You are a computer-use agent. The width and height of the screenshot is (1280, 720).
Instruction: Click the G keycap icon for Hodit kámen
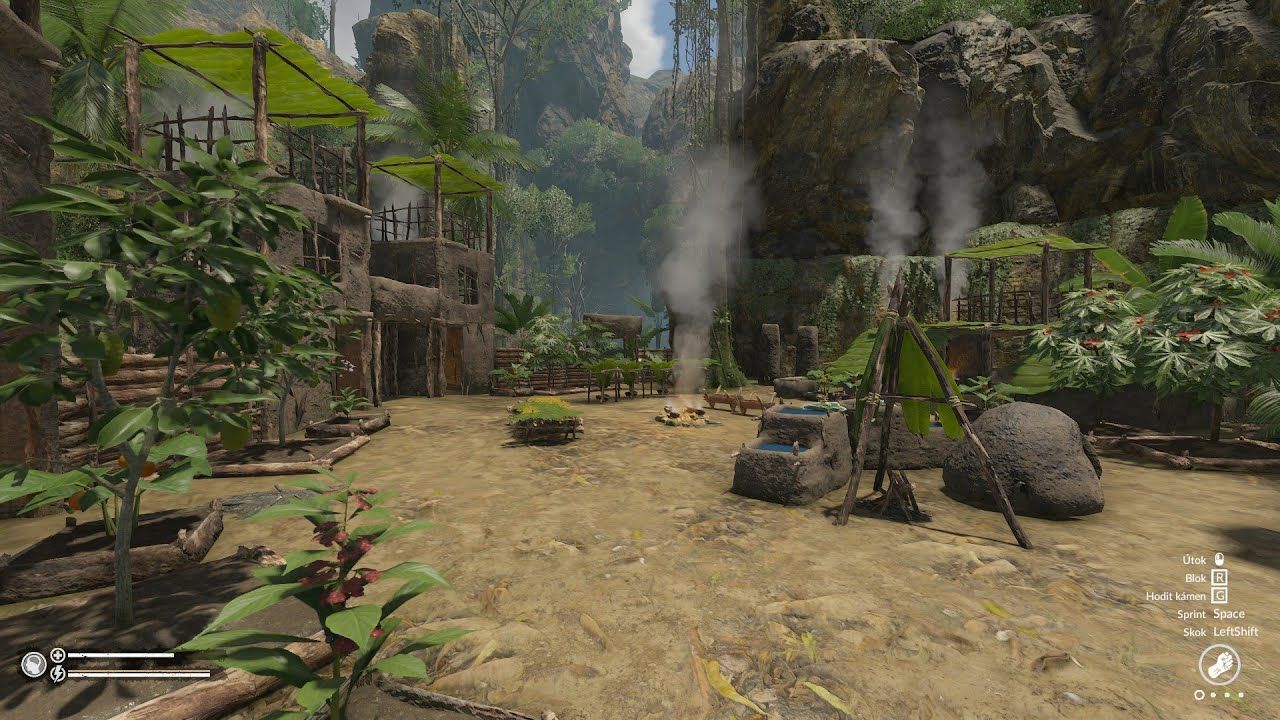[x=1220, y=595]
